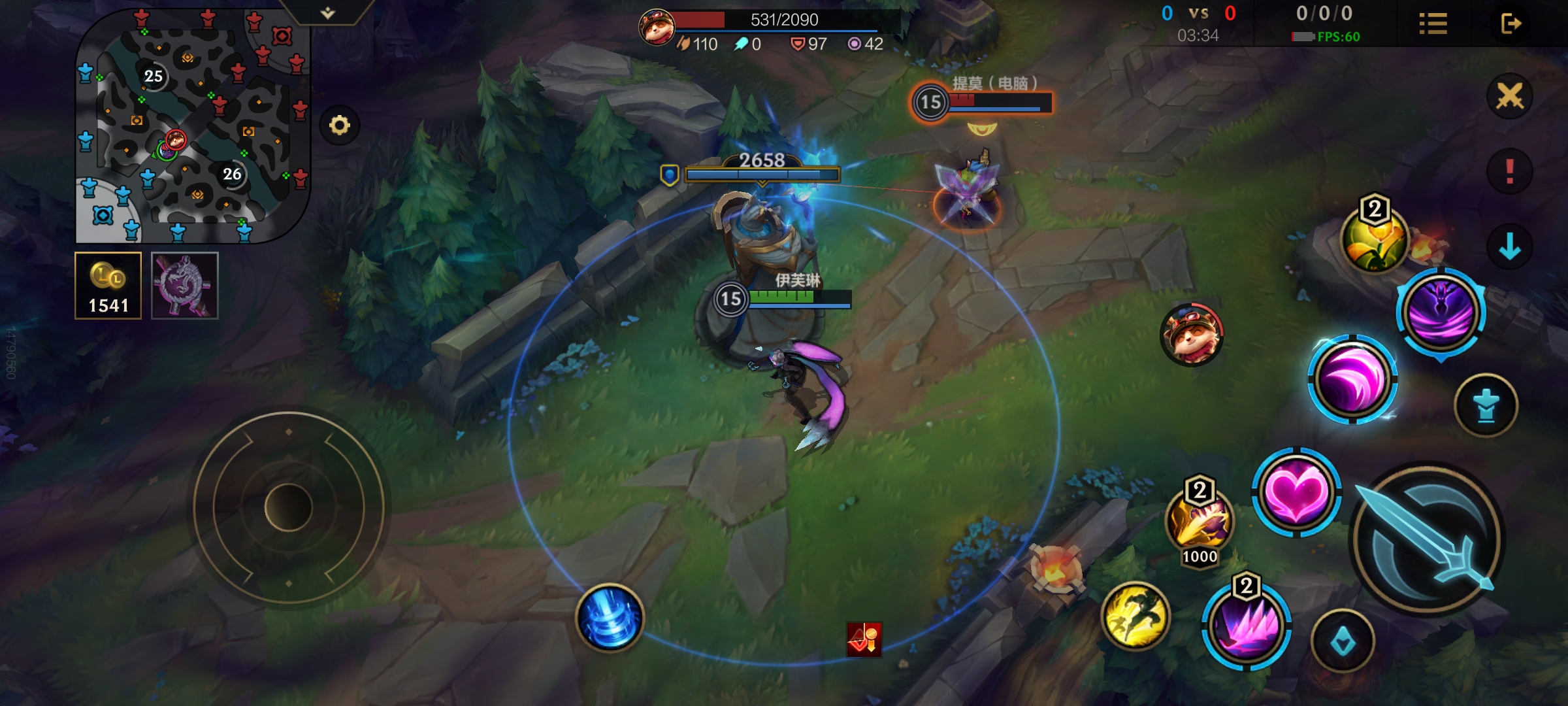
Task: Target the Teemo champion portrait button
Action: pyautogui.click(x=1191, y=335)
